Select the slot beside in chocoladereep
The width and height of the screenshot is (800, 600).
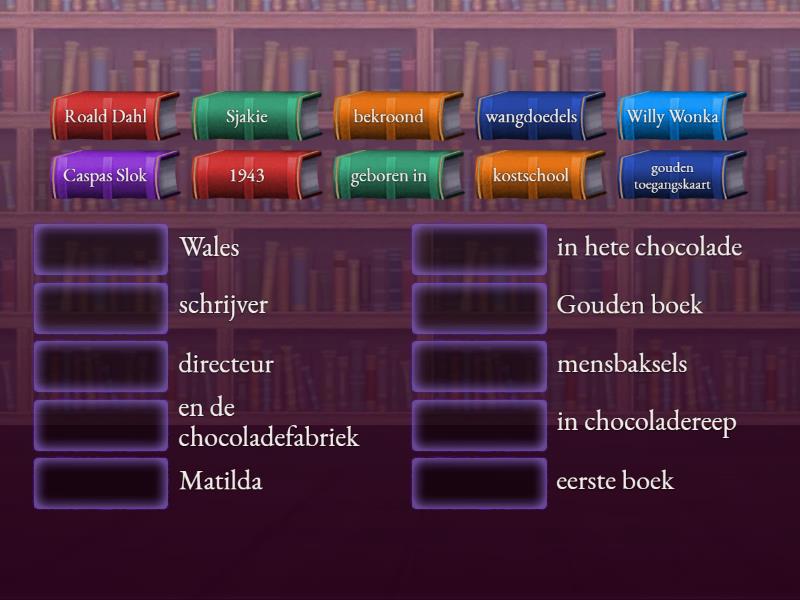tap(479, 425)
